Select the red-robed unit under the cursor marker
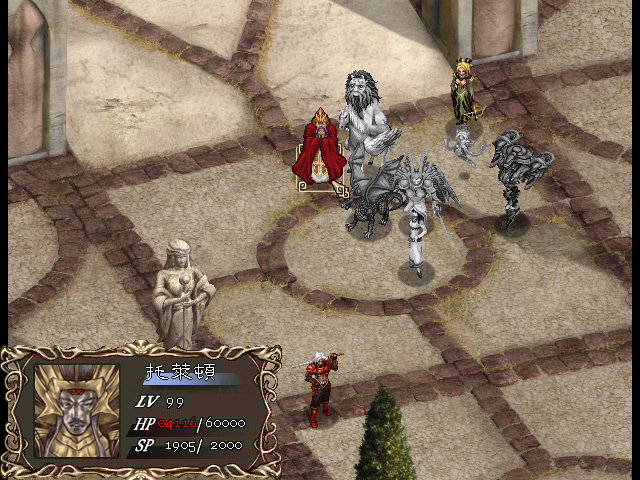 tap(320, 150)
